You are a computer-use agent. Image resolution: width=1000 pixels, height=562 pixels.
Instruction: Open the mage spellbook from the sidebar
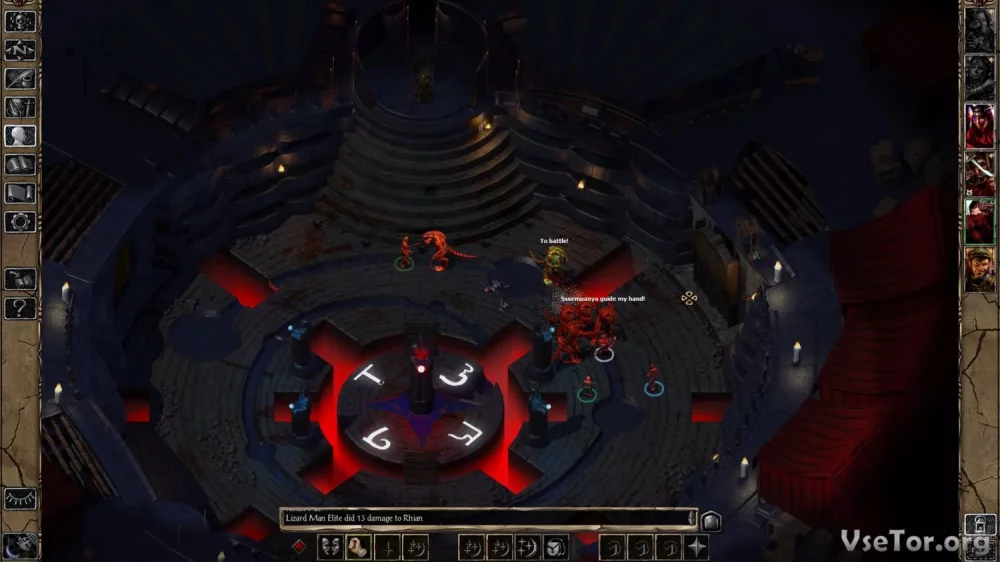[20, 164]
